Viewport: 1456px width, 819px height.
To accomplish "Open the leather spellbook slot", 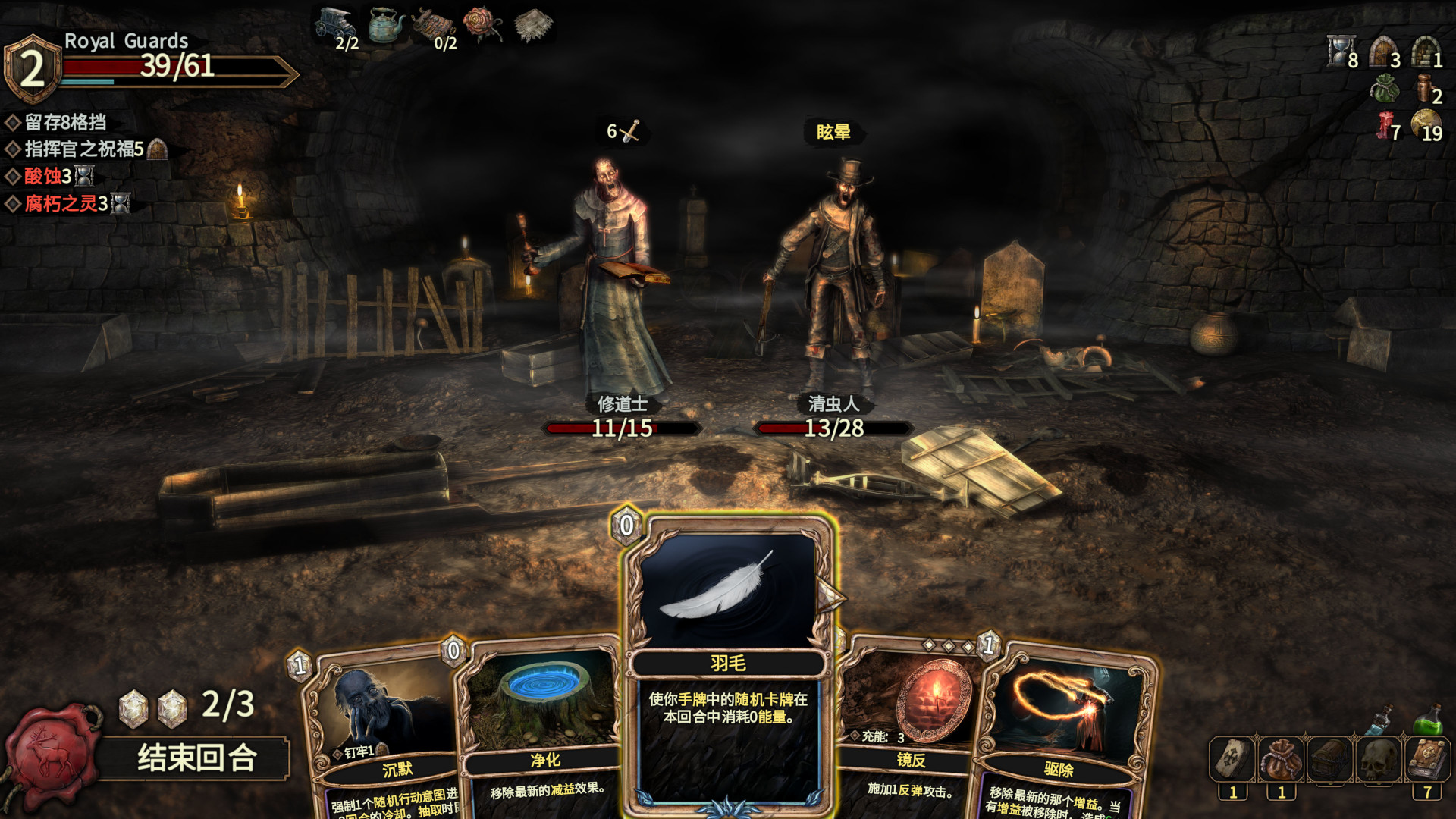I will (1427, 759).
